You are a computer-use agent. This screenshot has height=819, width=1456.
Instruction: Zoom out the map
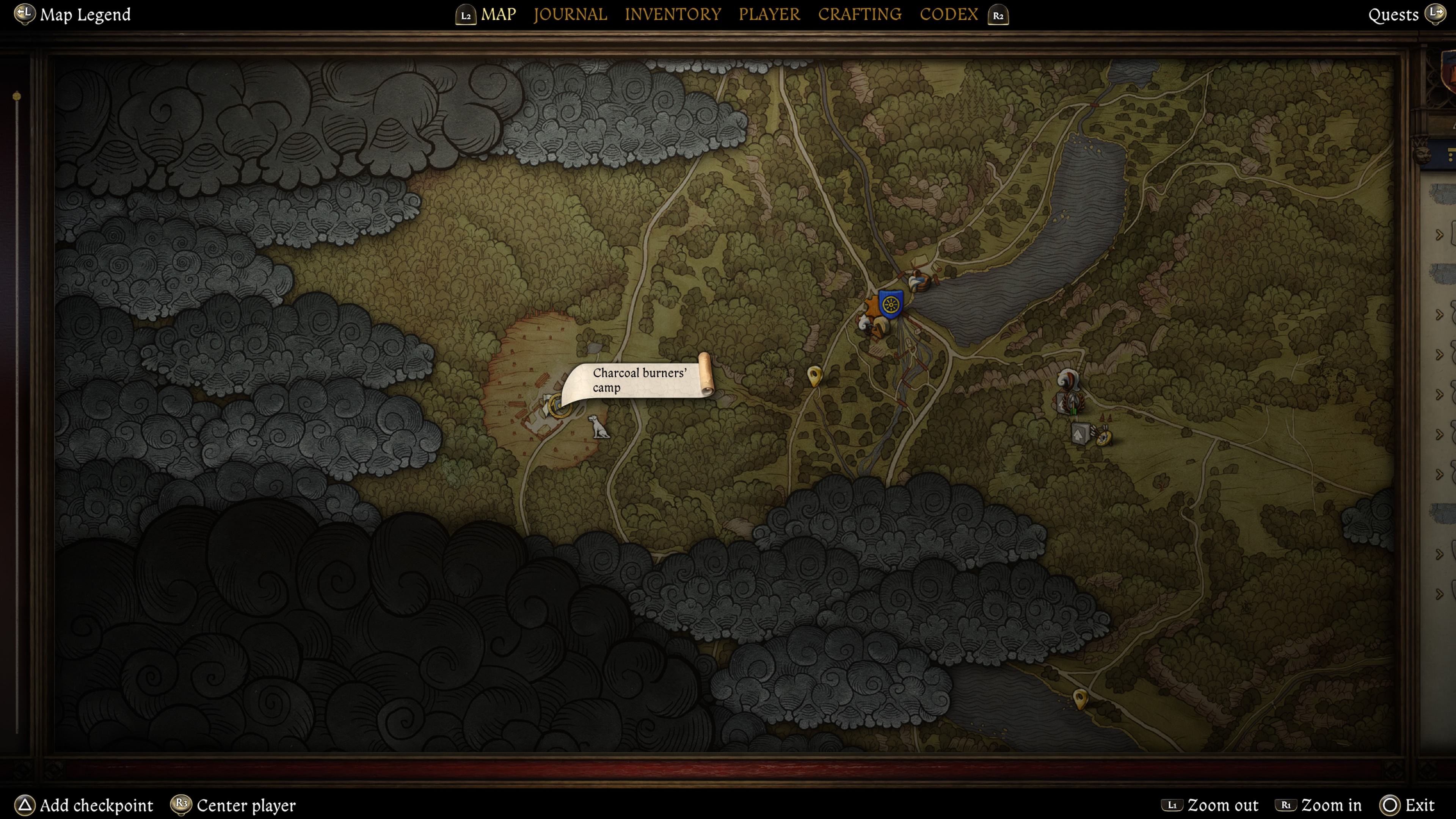(1222, 805)
